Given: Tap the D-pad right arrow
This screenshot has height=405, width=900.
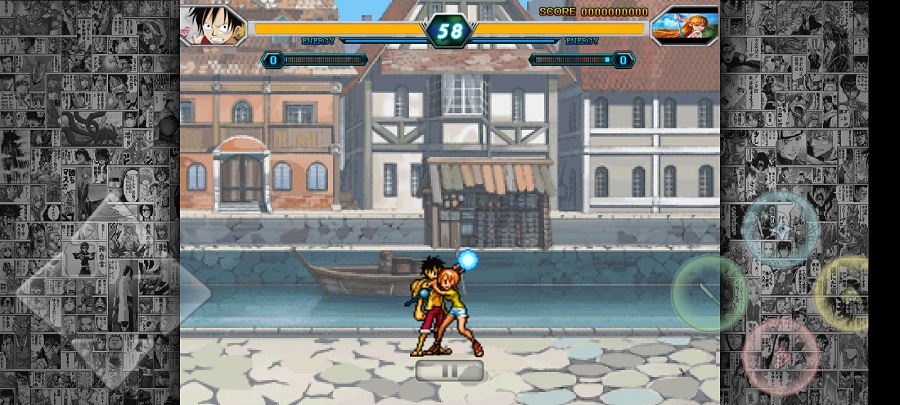Looking at the screenshot, I should 180,292.
